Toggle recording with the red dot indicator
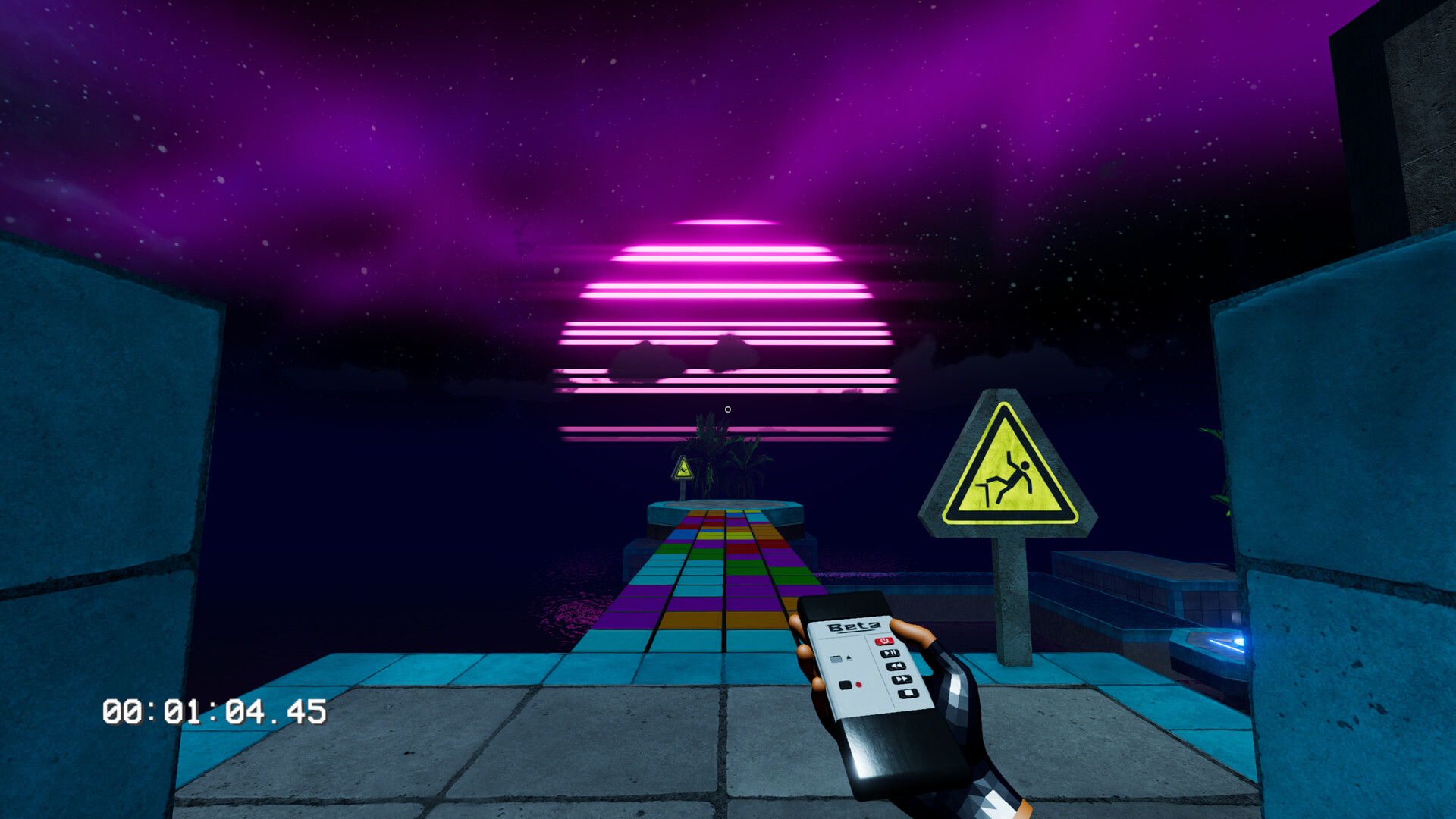Image resolution: width=1456 pixels, height=819 pixels. (858, 685)
